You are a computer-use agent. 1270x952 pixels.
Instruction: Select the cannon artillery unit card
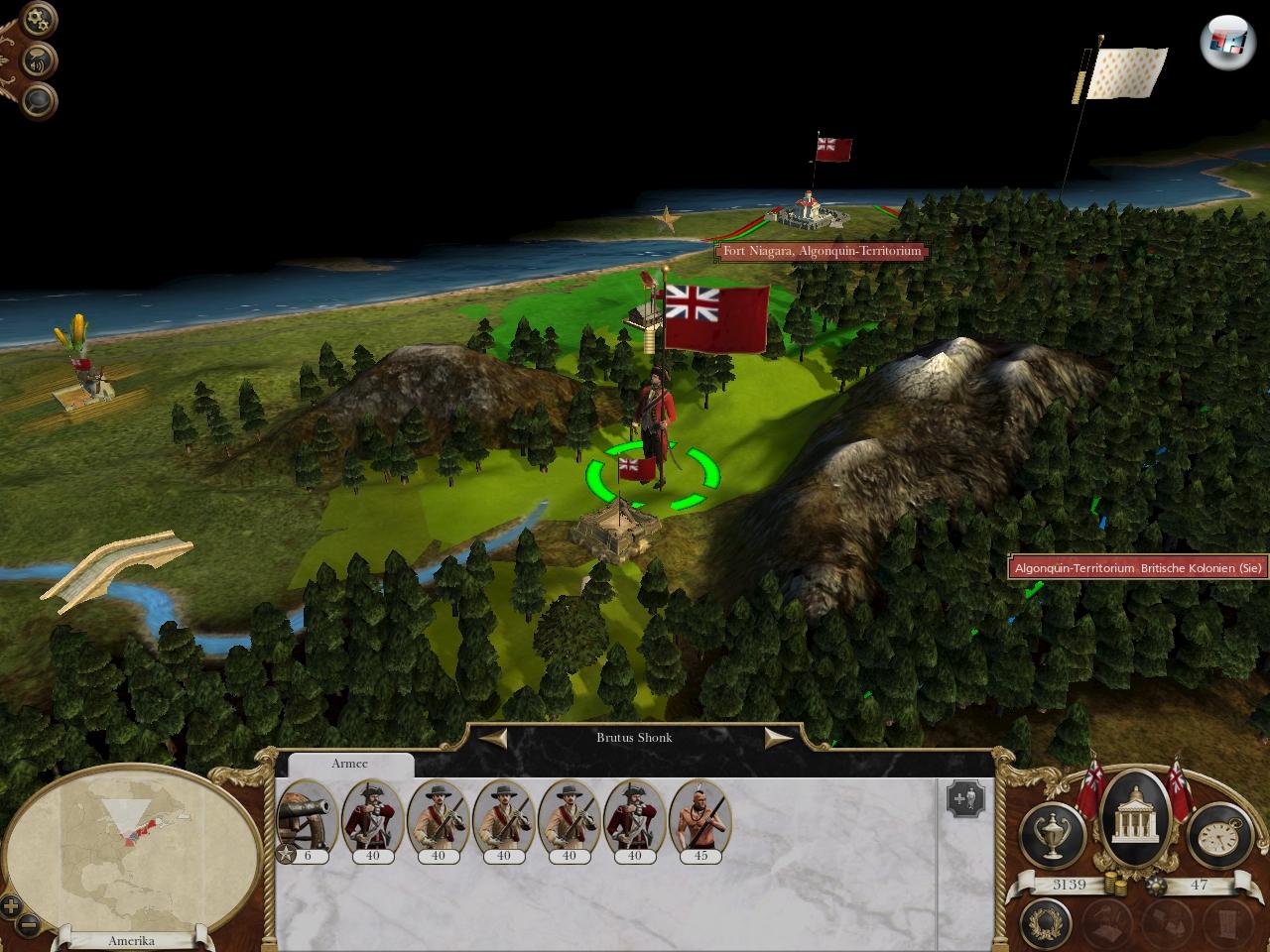308,819
